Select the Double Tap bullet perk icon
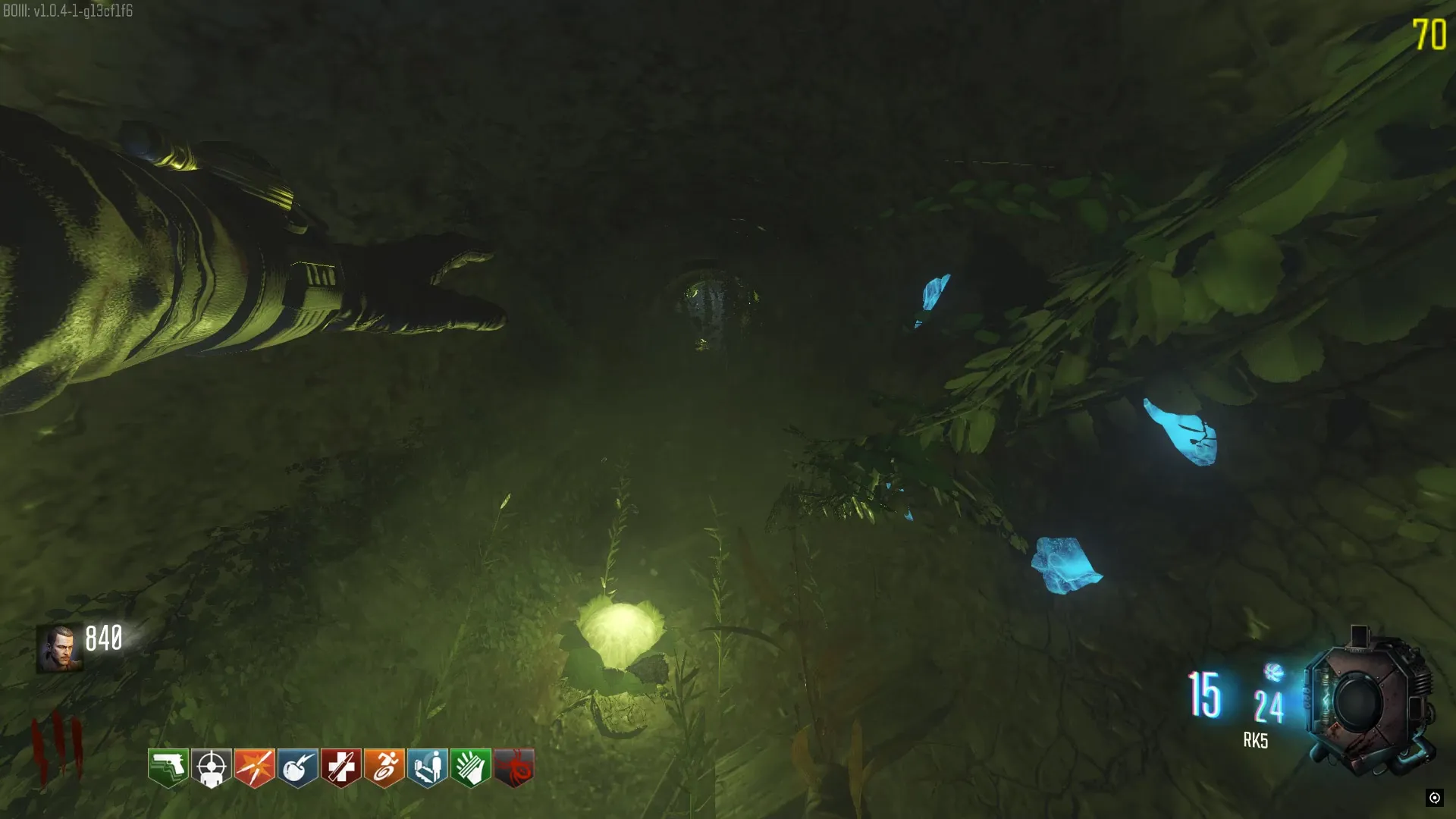1456x819 pixels. (x=255, y=768)
